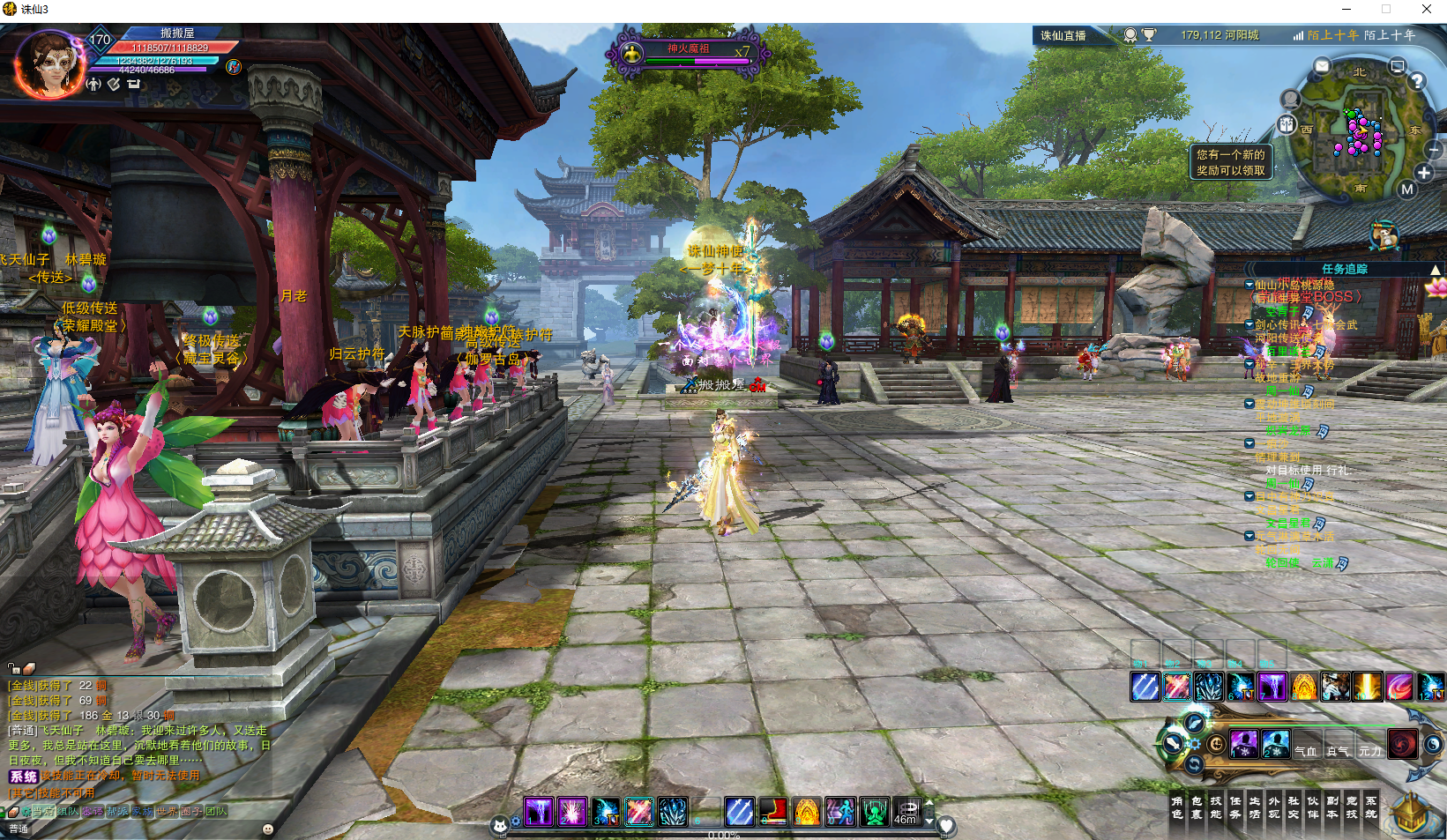Screen dimensions: 1447x840
Task: Open the 包裹 inventory bag
Action: click(x=1197, y=807)
